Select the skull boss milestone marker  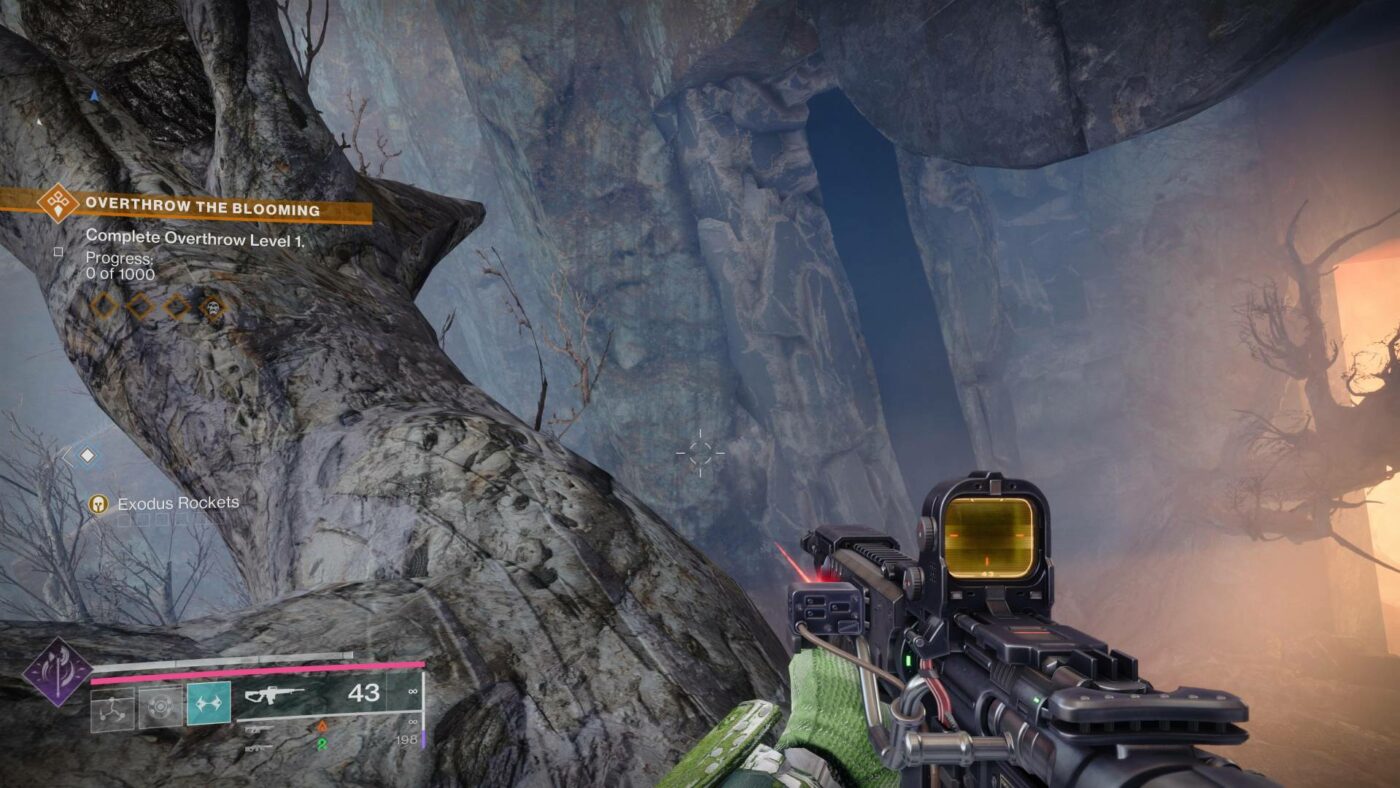214,307
